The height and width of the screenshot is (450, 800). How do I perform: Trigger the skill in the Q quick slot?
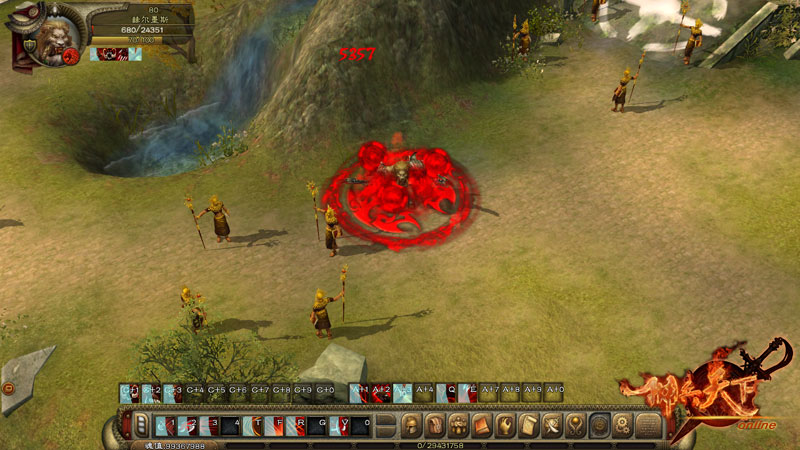(426, 392)
